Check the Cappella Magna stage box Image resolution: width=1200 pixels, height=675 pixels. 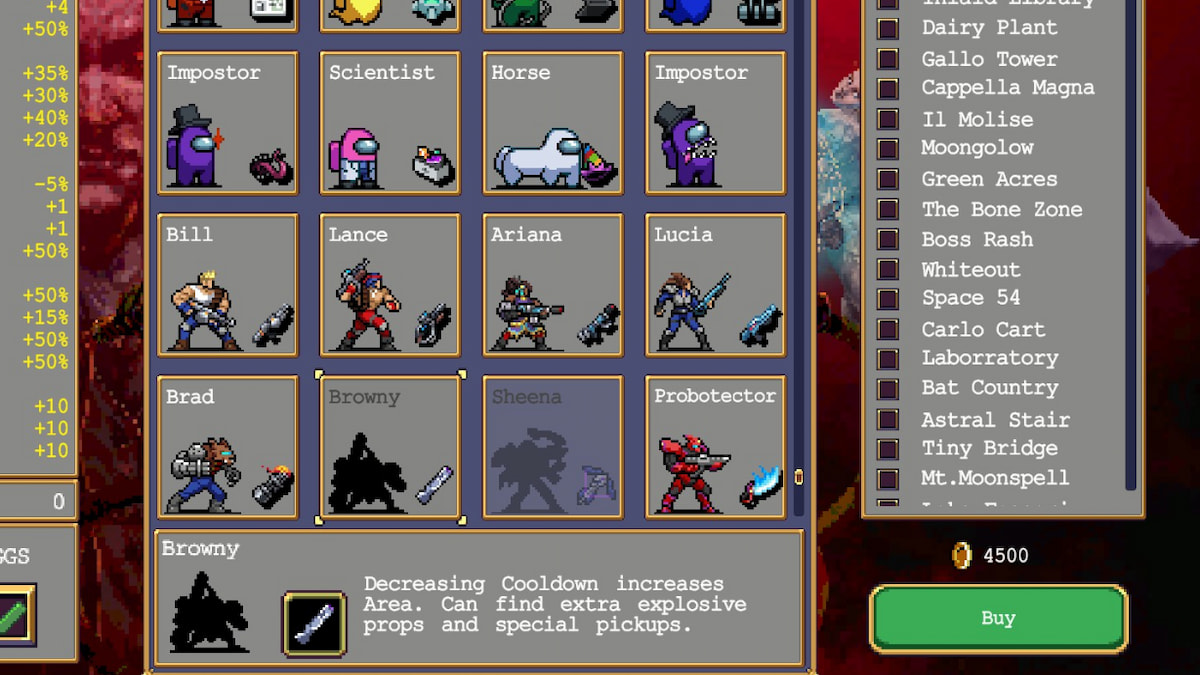pyautogui.click(x=888, y=89)
